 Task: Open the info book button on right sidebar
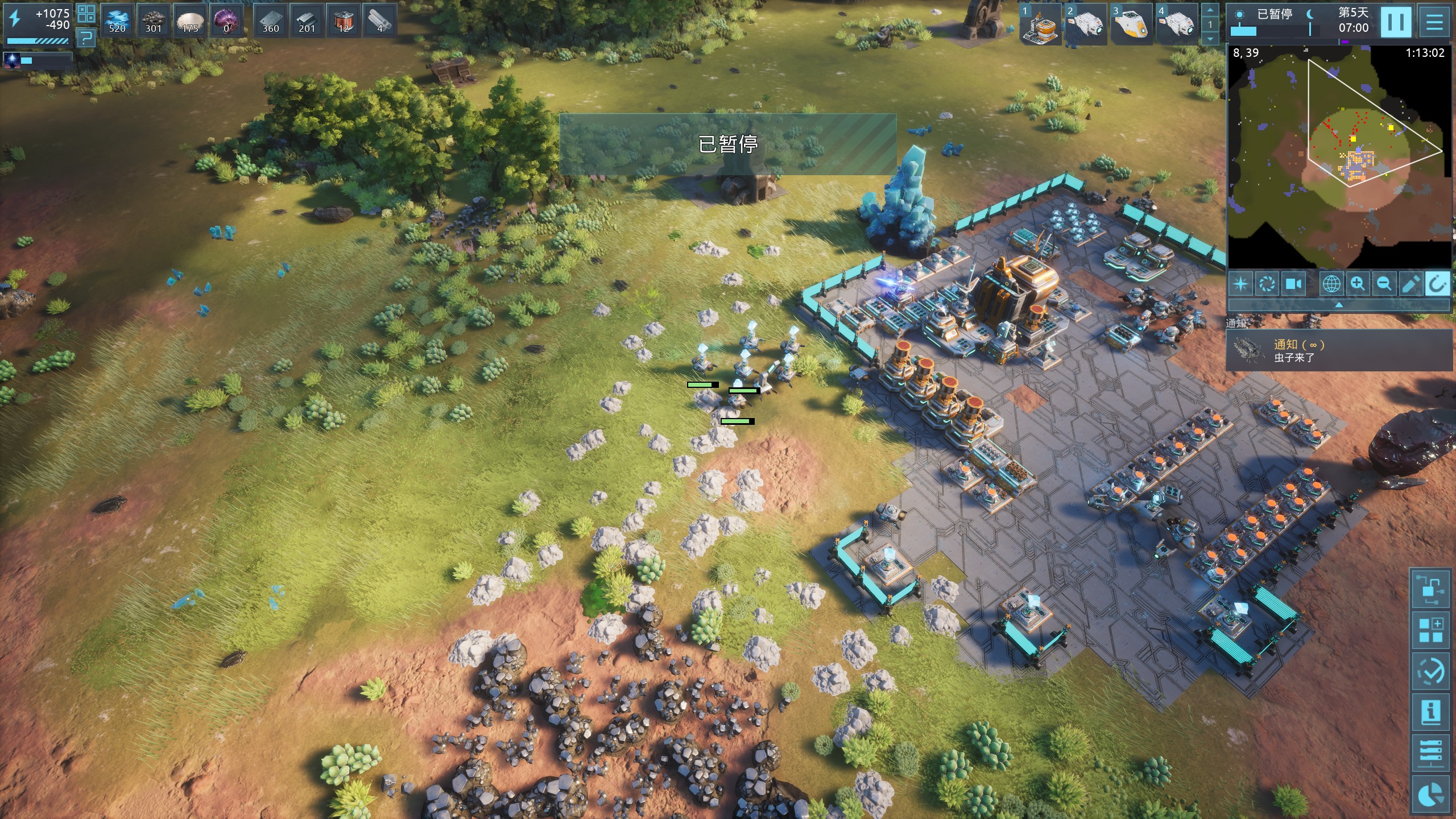(x=1430, y=712)
